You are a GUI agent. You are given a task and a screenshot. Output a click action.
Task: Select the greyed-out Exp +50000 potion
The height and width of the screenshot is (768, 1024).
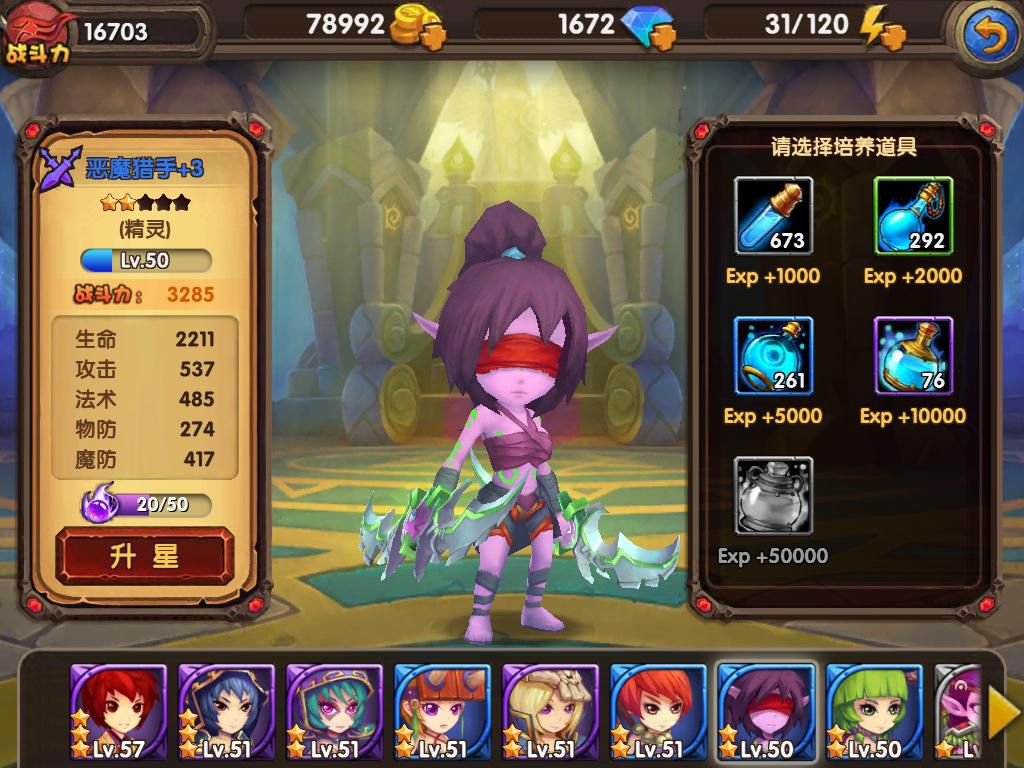773,496
